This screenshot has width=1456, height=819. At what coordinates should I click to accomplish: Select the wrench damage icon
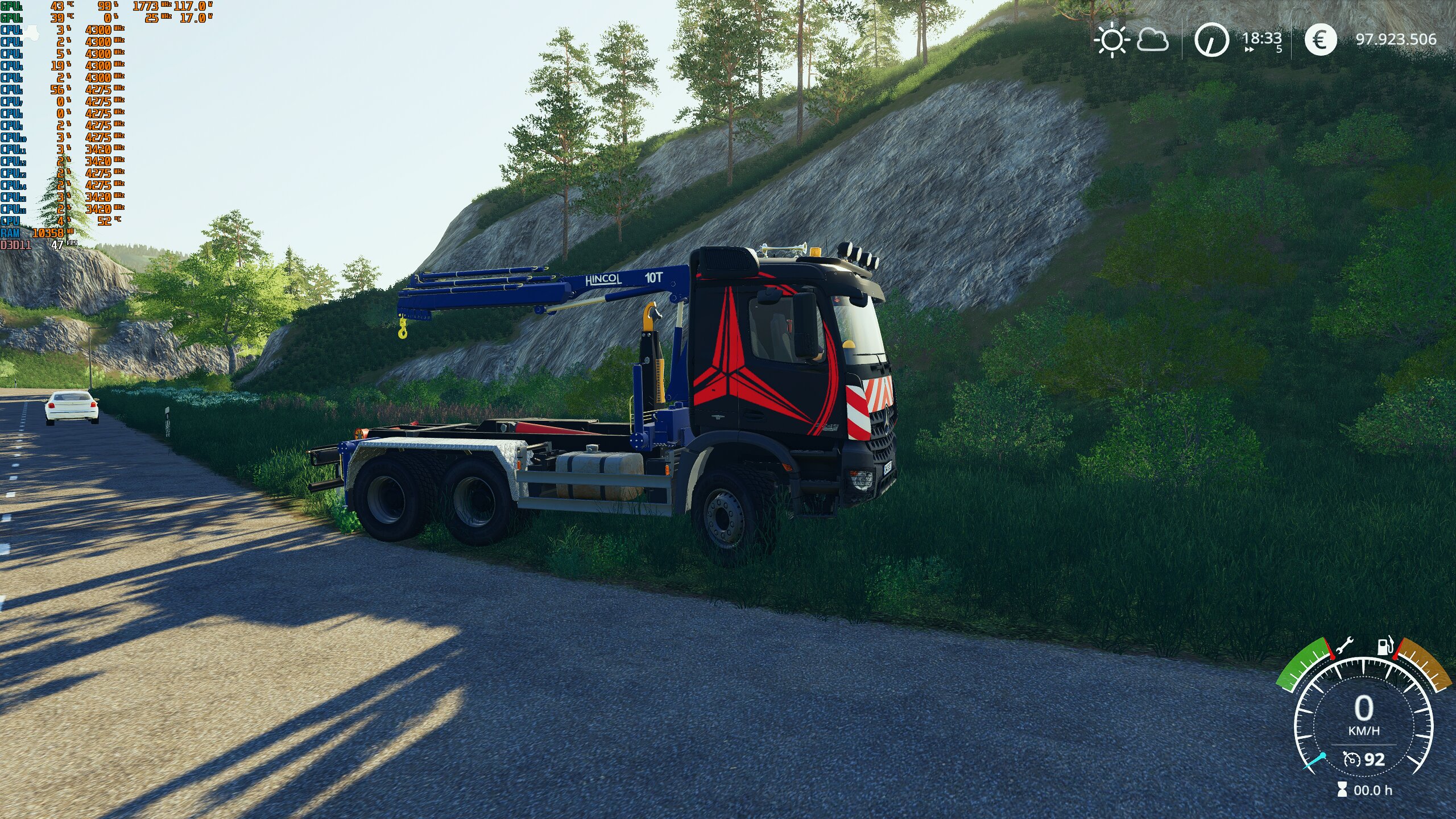(1344, 647)
